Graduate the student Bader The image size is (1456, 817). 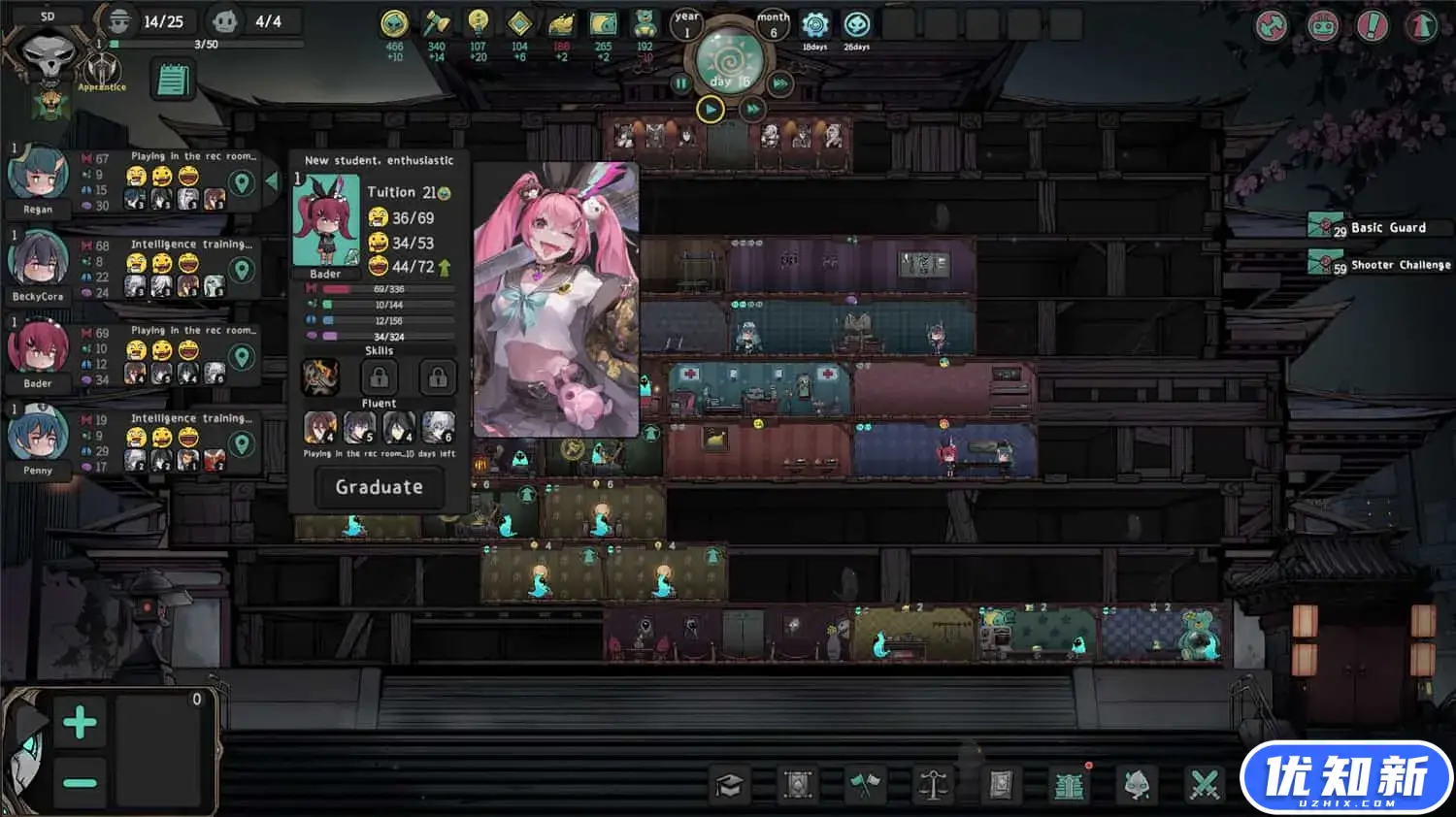click(379, 487)
